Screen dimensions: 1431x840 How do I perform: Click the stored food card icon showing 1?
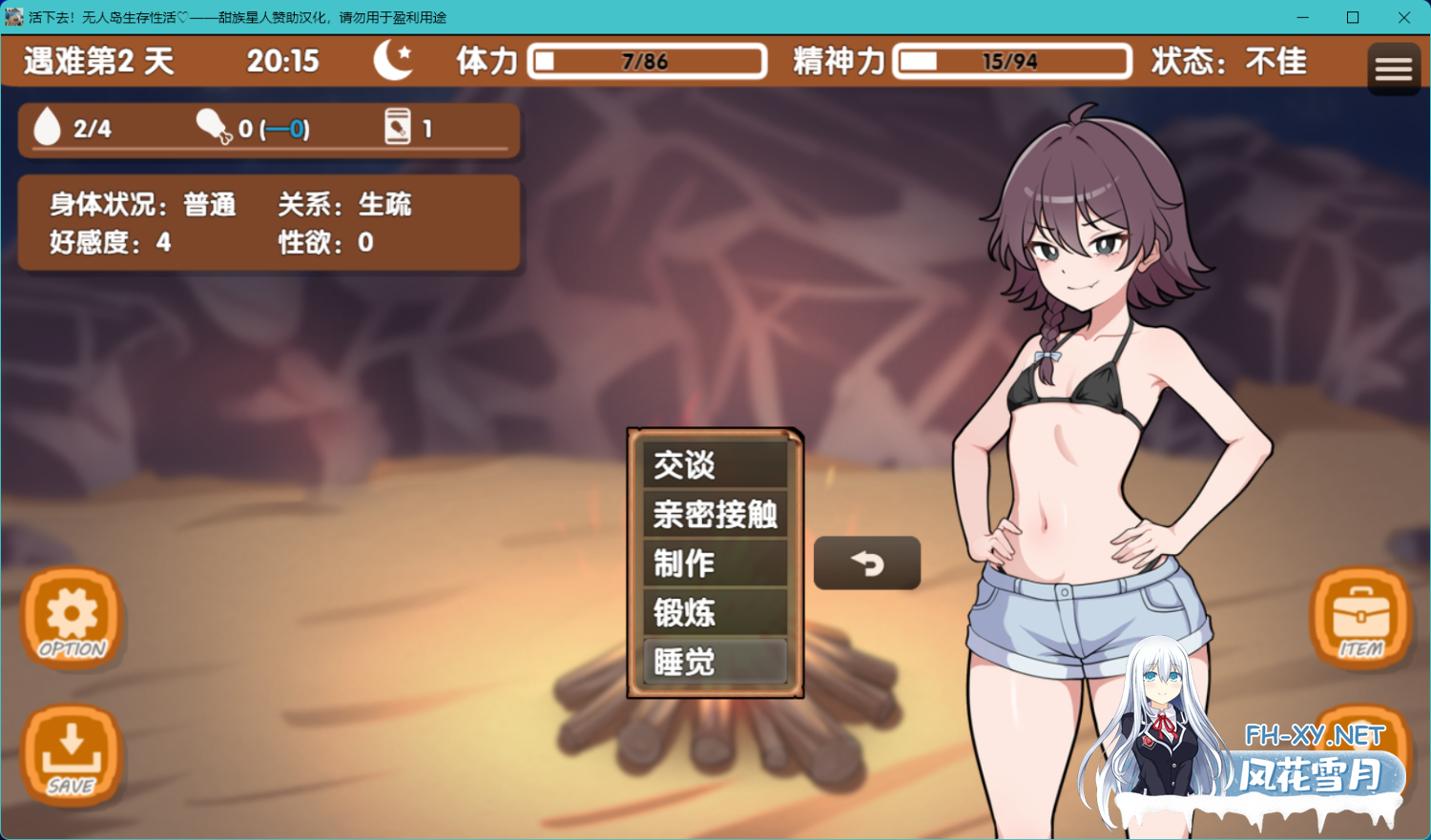pyautogui.click(x=399, y=127)
